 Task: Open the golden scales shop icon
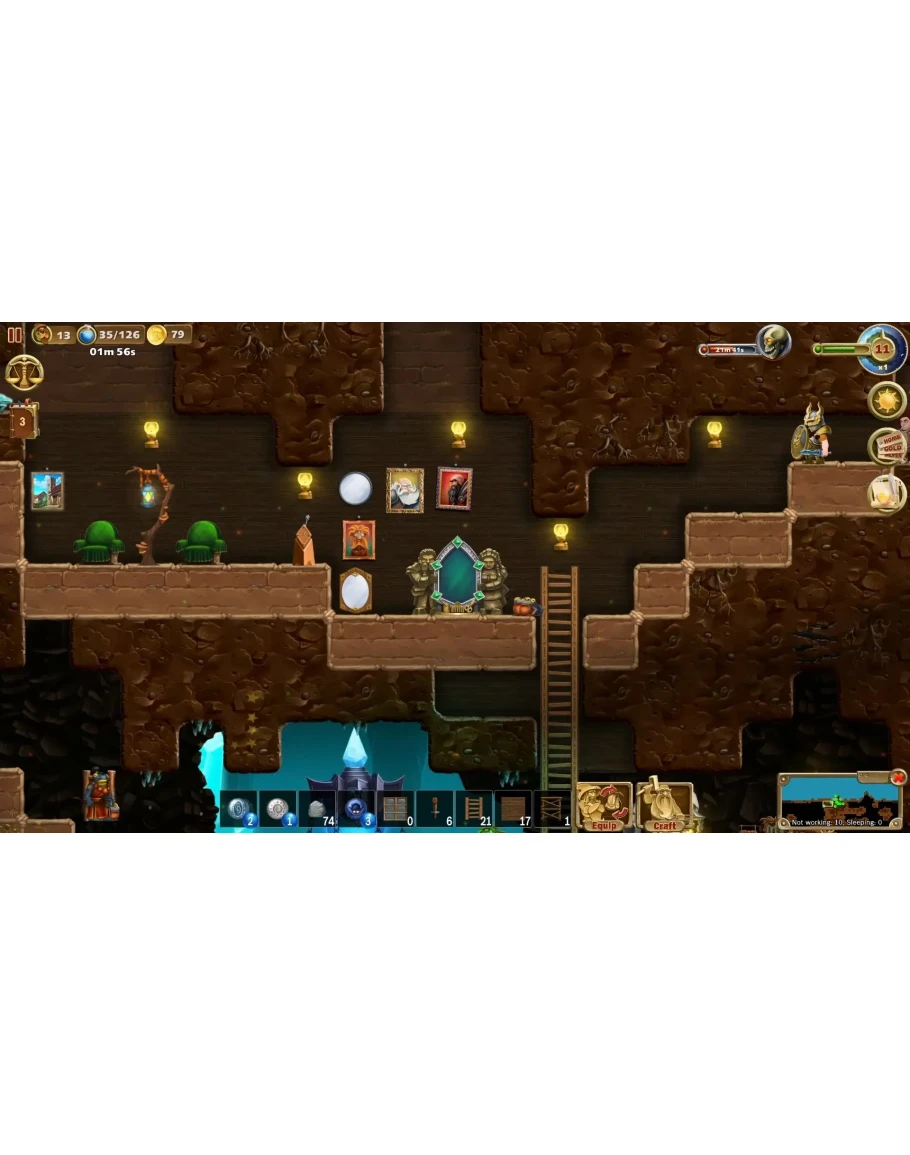click(x=24, y=372)
